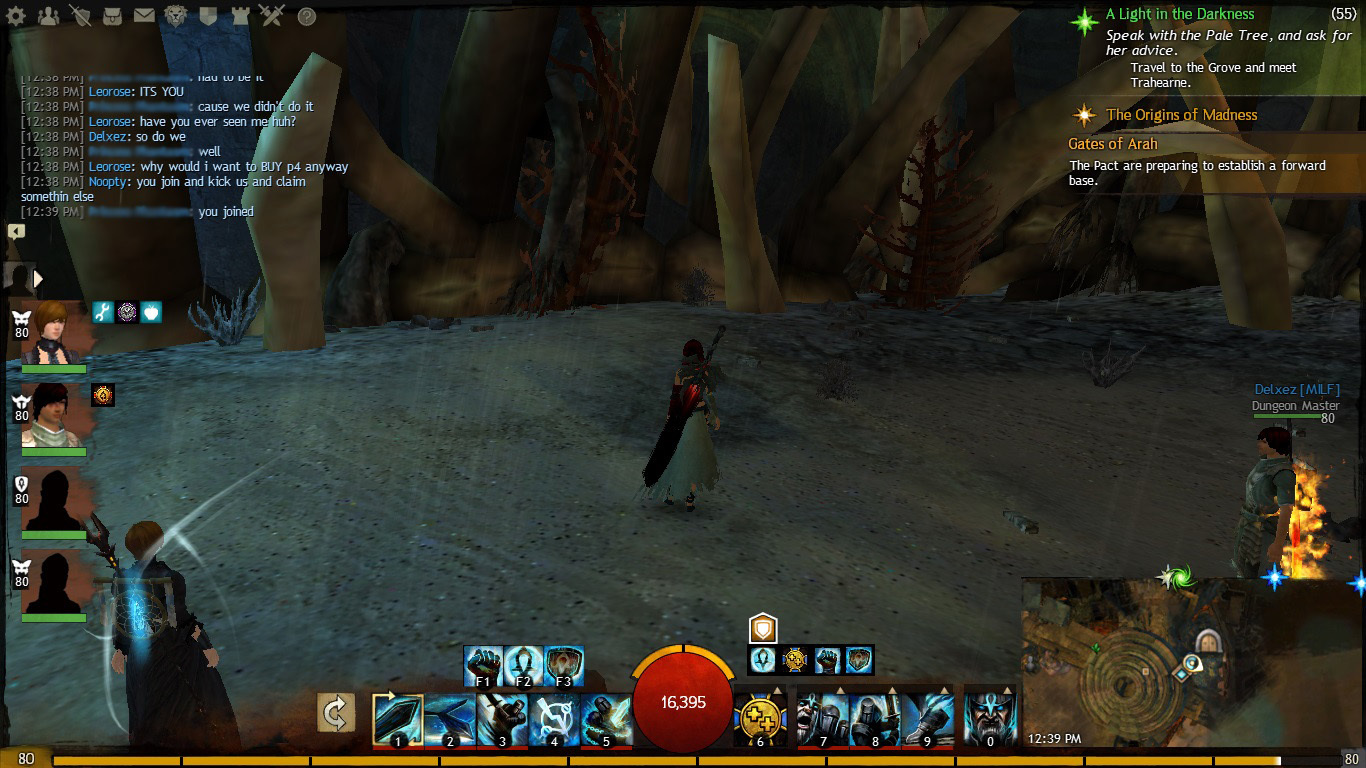The height and width of the screenshot is (768, 1366).
Task: Open the game menu gear icon
Action: click(x=16, y=16)
